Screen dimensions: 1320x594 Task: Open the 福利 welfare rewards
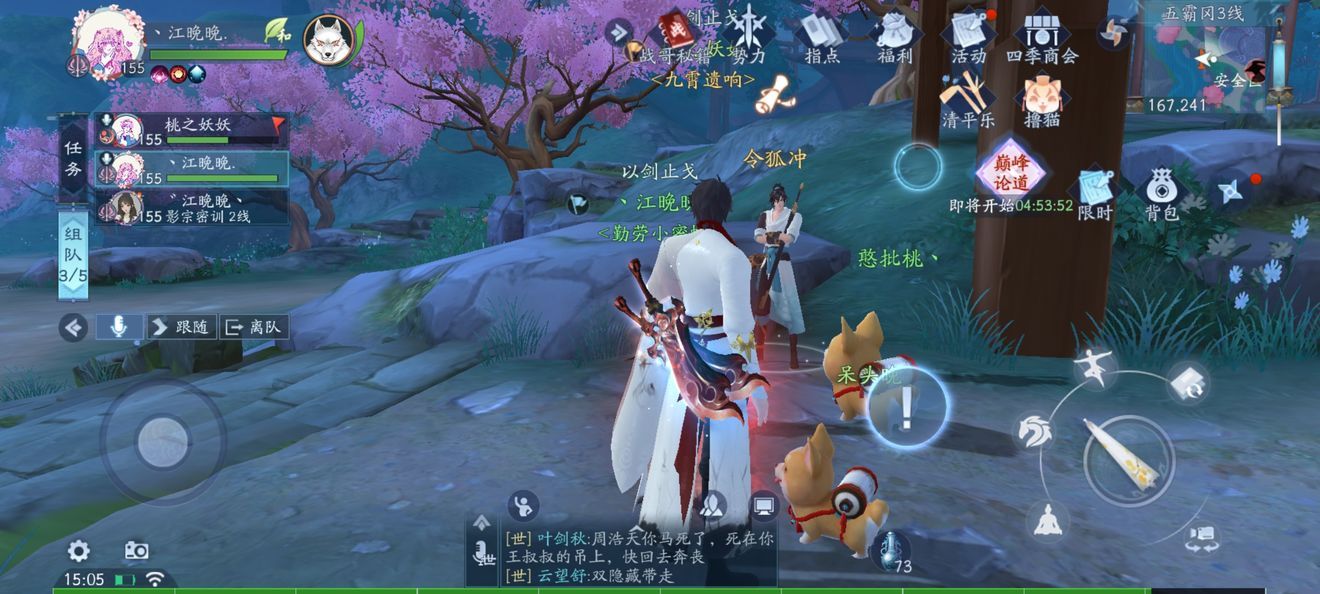coord(895,37)
